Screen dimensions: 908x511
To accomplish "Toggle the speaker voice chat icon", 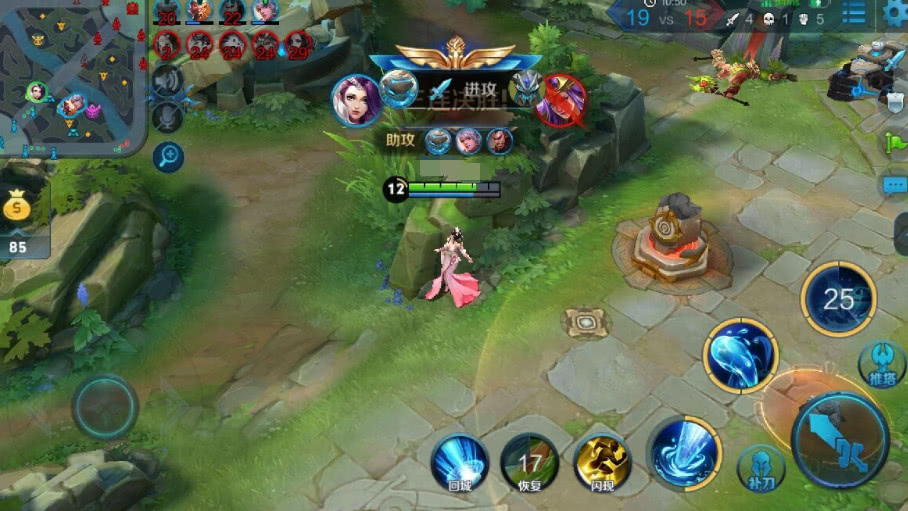I will tap(167, 81).
